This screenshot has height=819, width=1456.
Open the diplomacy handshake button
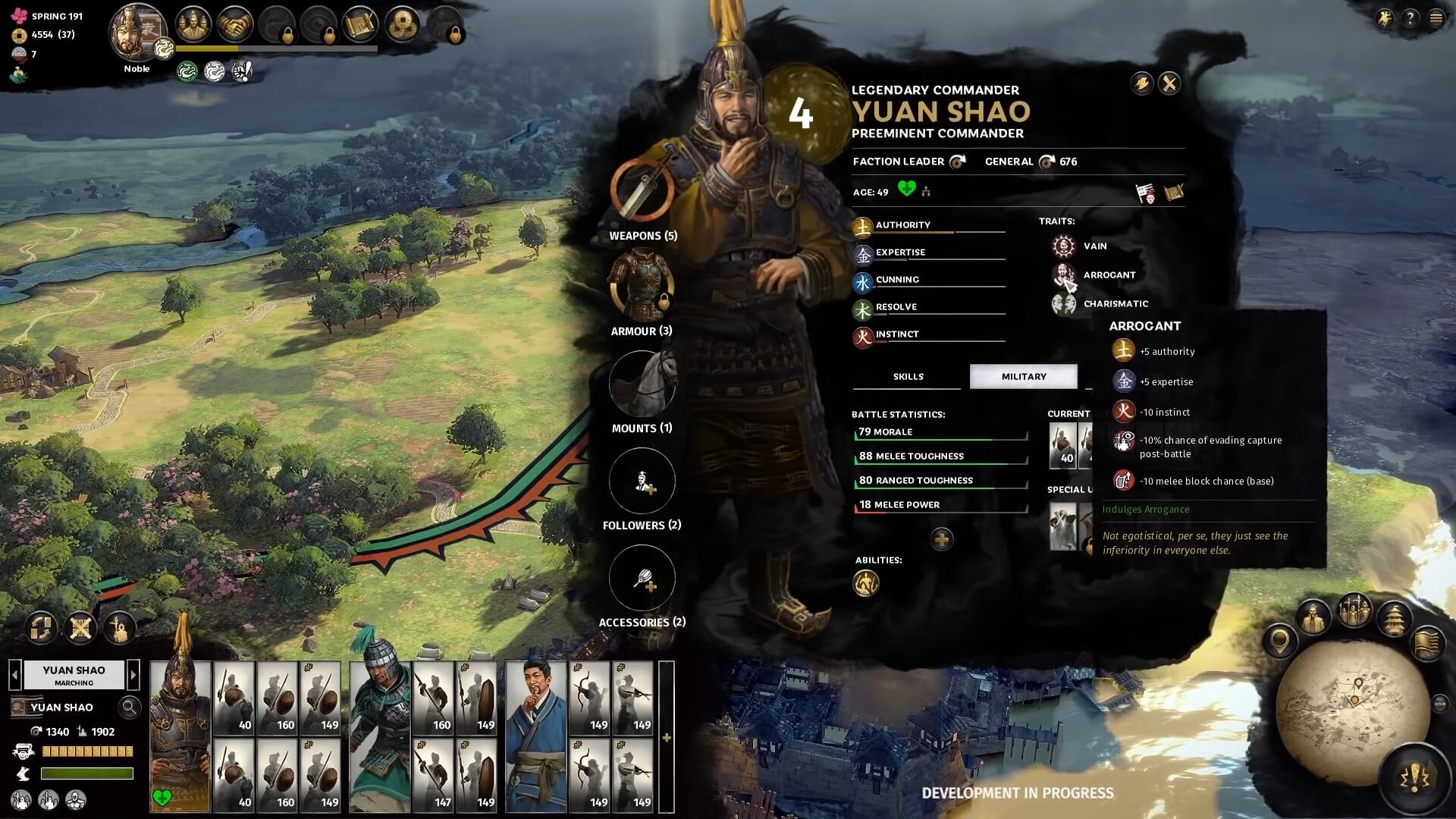pyautogui.click(x=235, y=25)
